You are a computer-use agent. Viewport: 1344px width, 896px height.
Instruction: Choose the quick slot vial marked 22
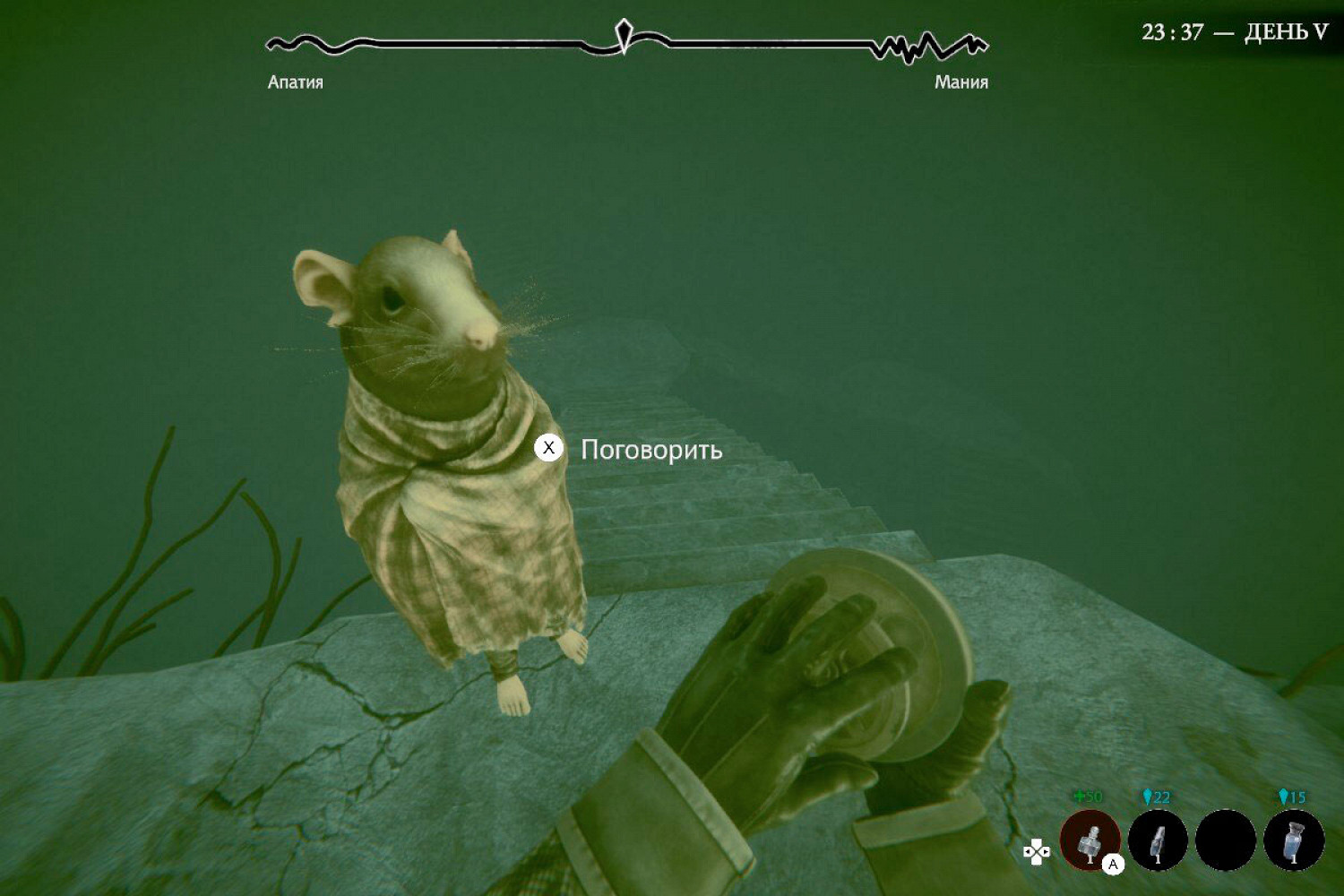(x=1158, y=840)
